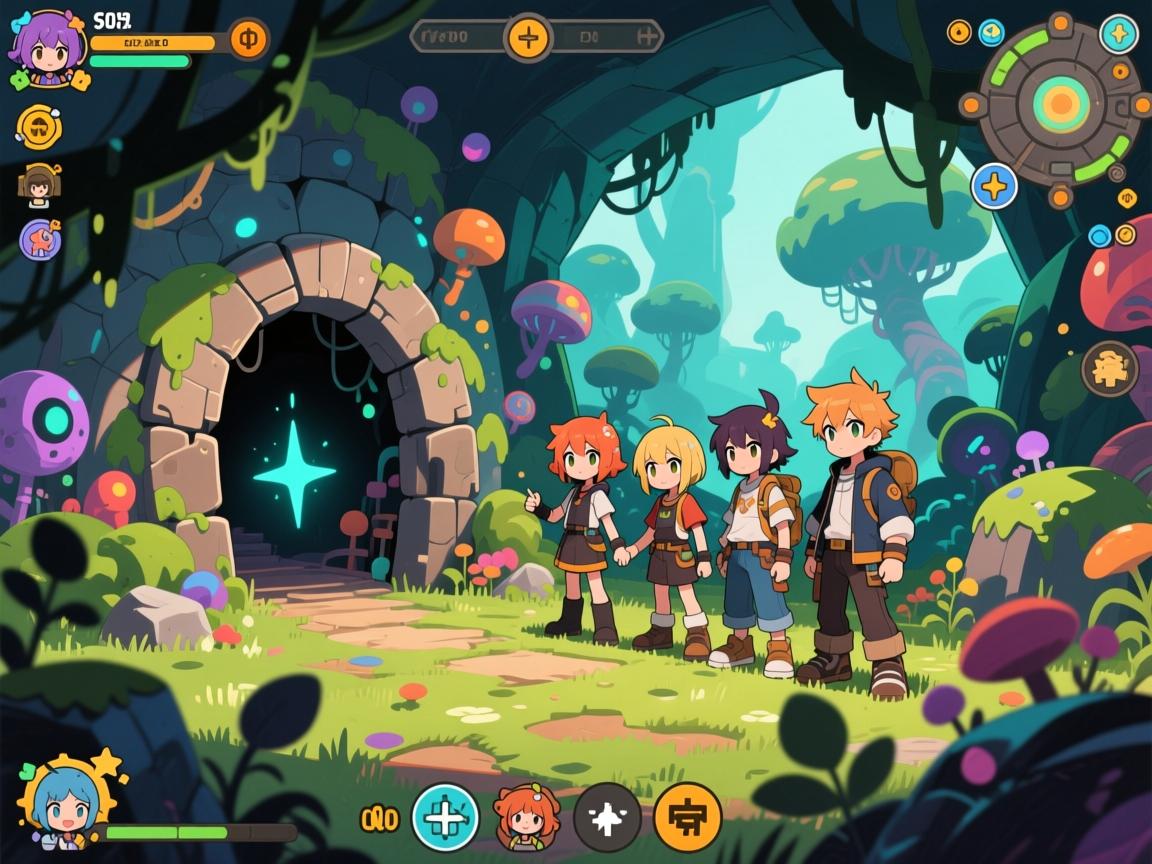Click the purple-haired character portrait
The width and height of the screenshot is (1152, 864).
[43, 47]
